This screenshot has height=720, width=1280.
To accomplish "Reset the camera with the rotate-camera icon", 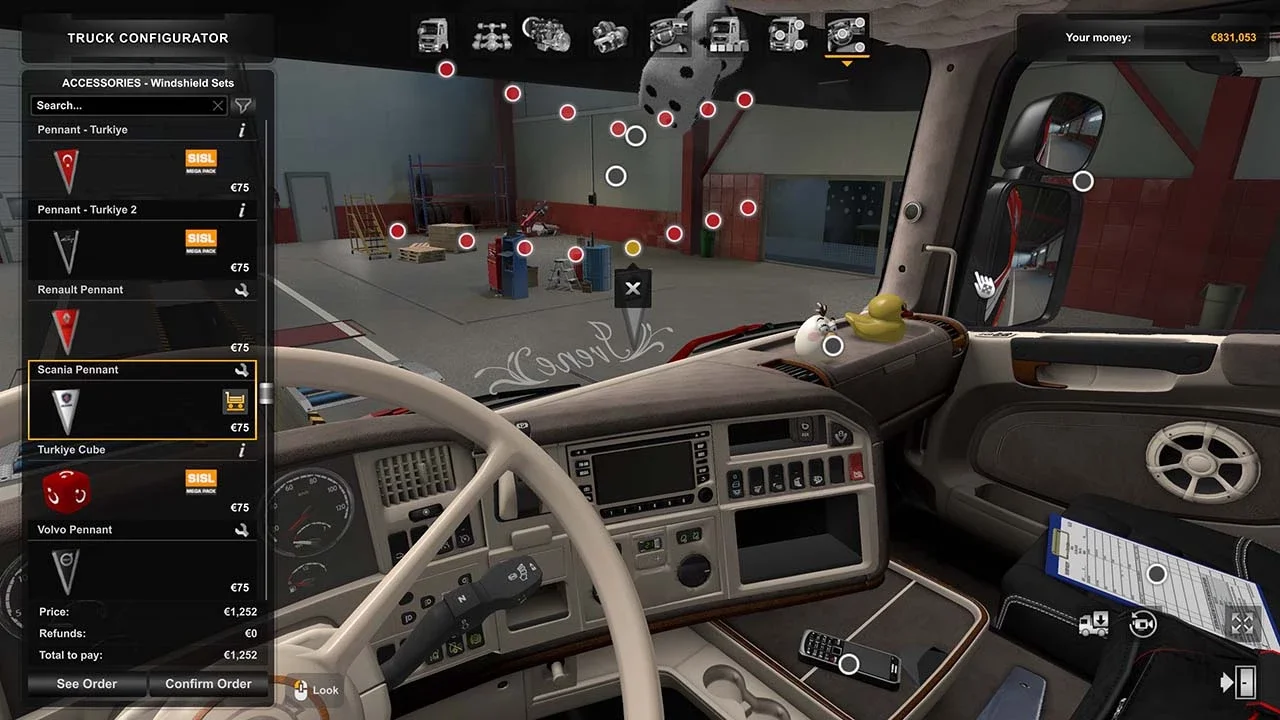I will 1142,623.
